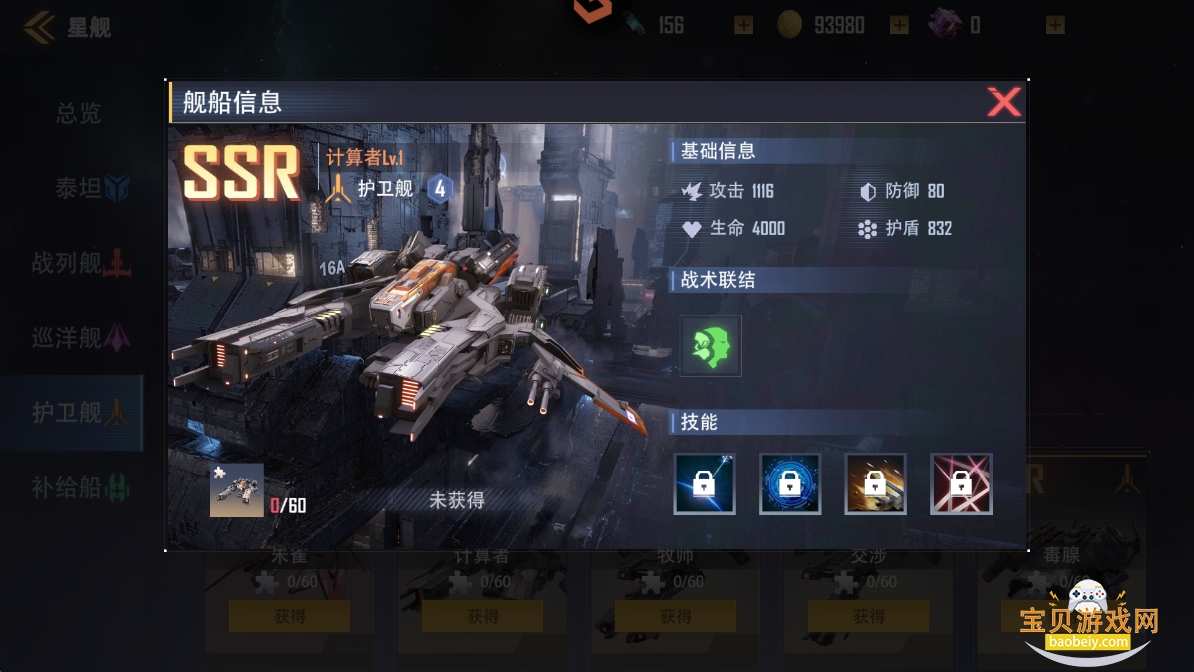Switch to the 补给船 supply ship tab
Image resolution: width=1194 pixels, height=672 pixels.
coord(80,487)
